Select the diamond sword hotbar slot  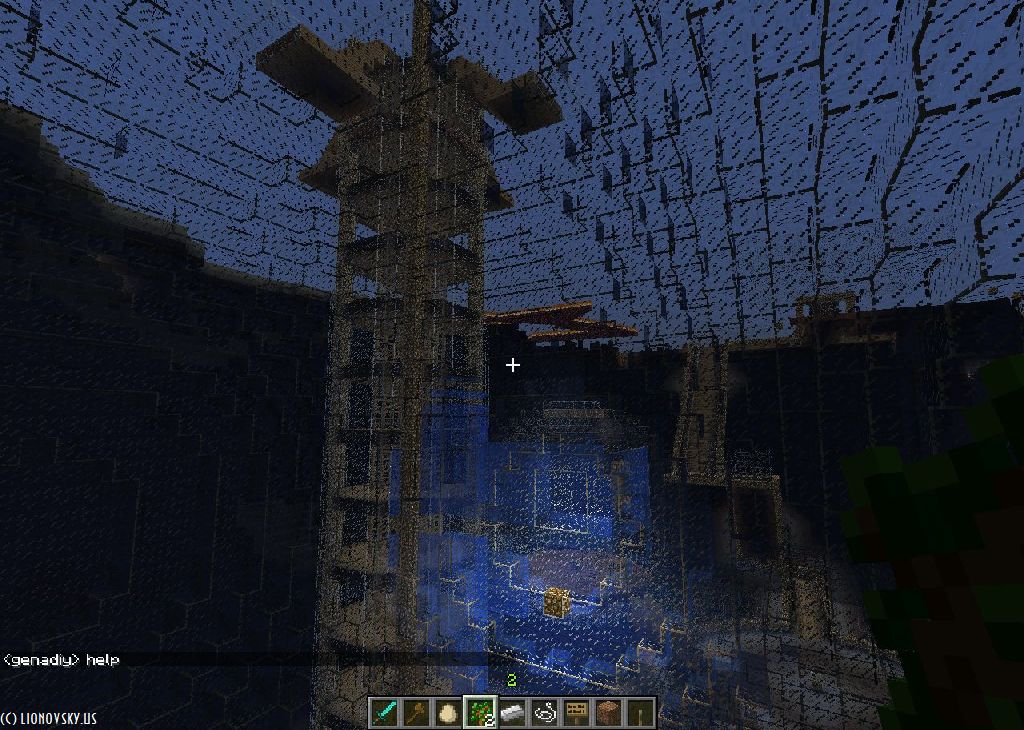click(x=385, y=712)
